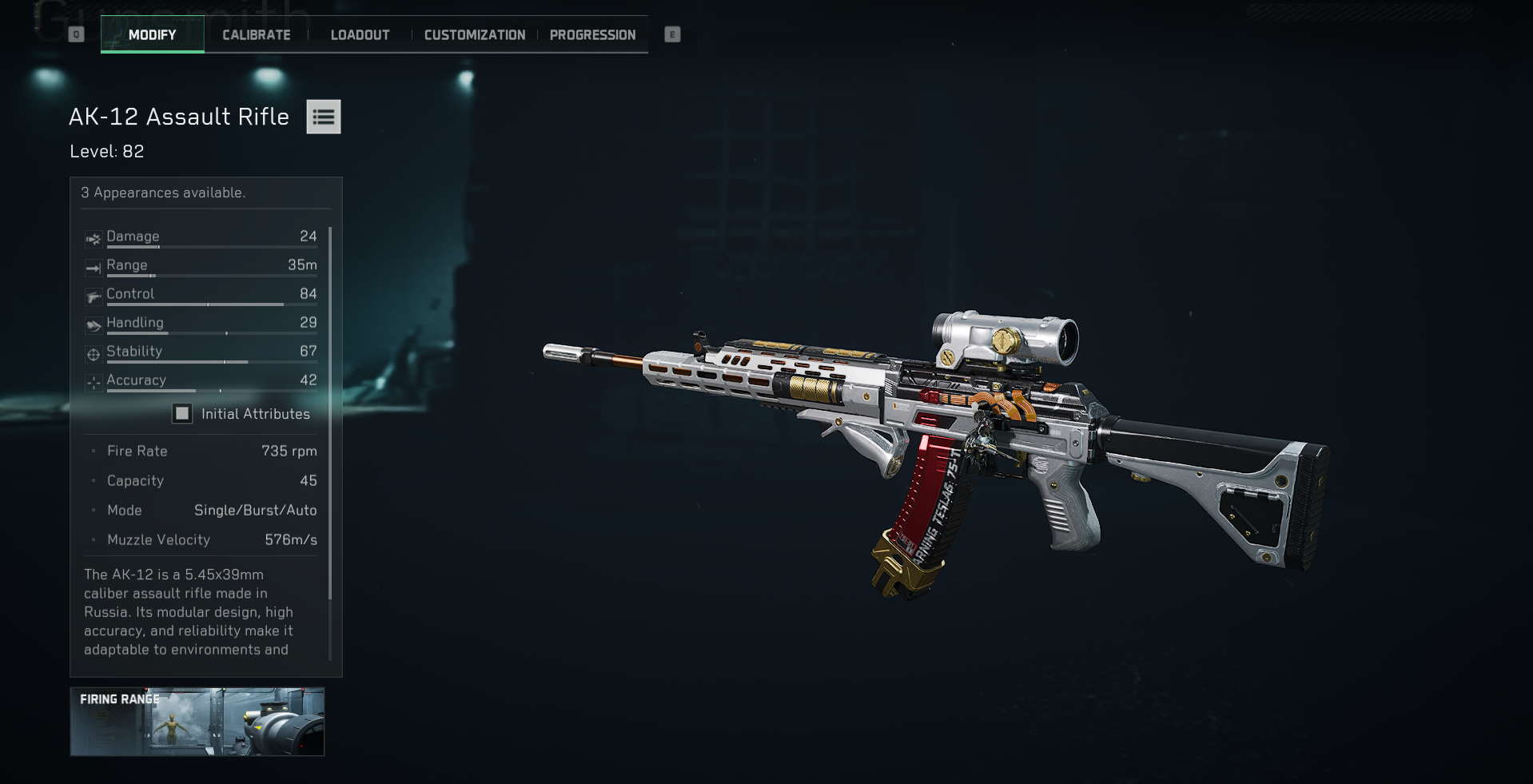Click the Handling stat icon

(92, 323)
